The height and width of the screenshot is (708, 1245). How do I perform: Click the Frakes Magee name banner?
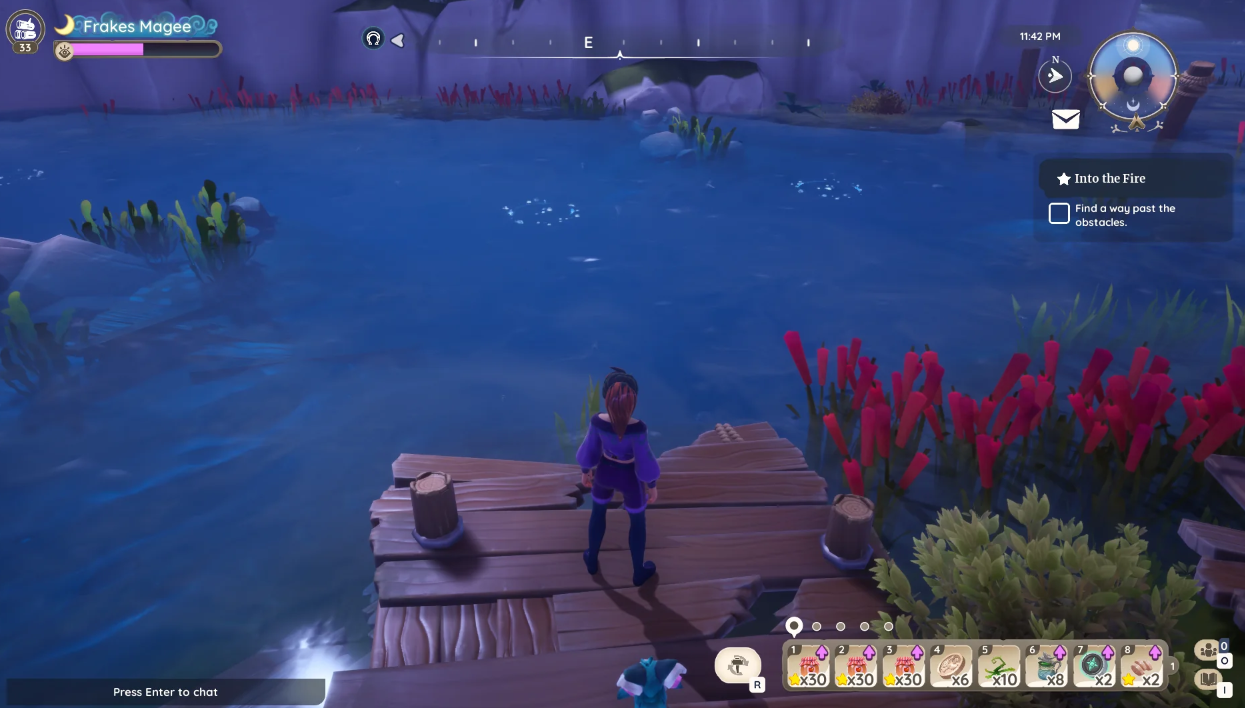coord(137,27)
